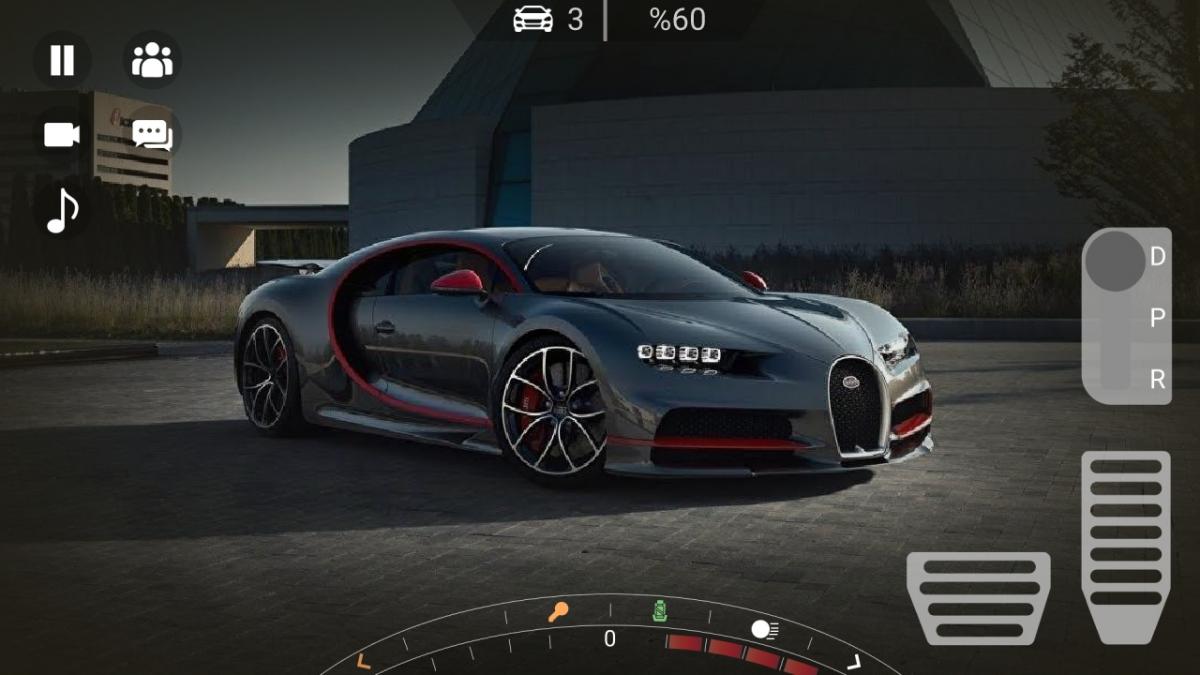Switch the camera view with the camera icon
The height and width of the screenshot is (675, 1200).
62,134
